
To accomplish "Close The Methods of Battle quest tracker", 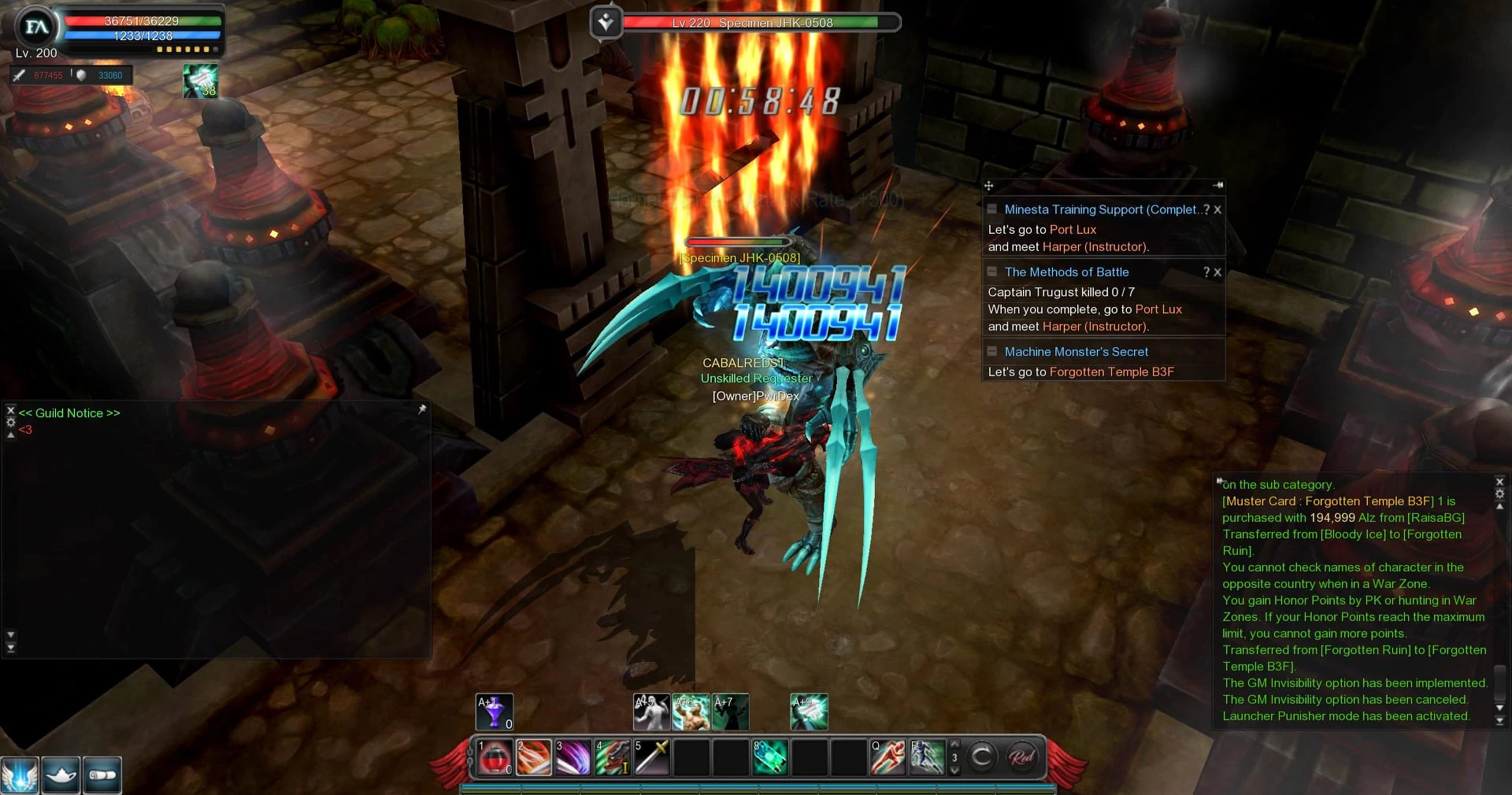I will (x=1217, y=272).
